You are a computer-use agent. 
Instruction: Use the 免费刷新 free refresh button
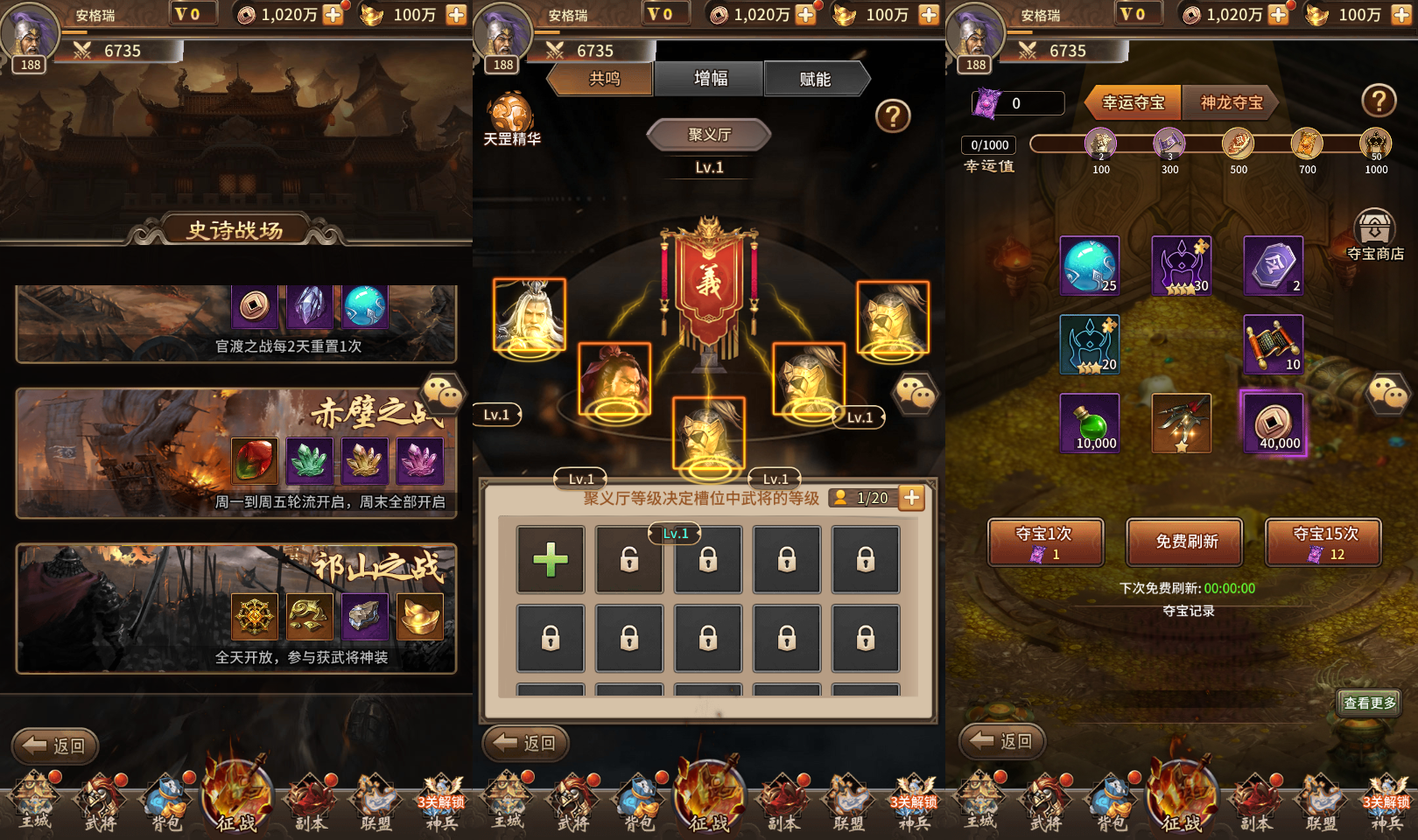pyautogui.click(x=1186, y=542)
